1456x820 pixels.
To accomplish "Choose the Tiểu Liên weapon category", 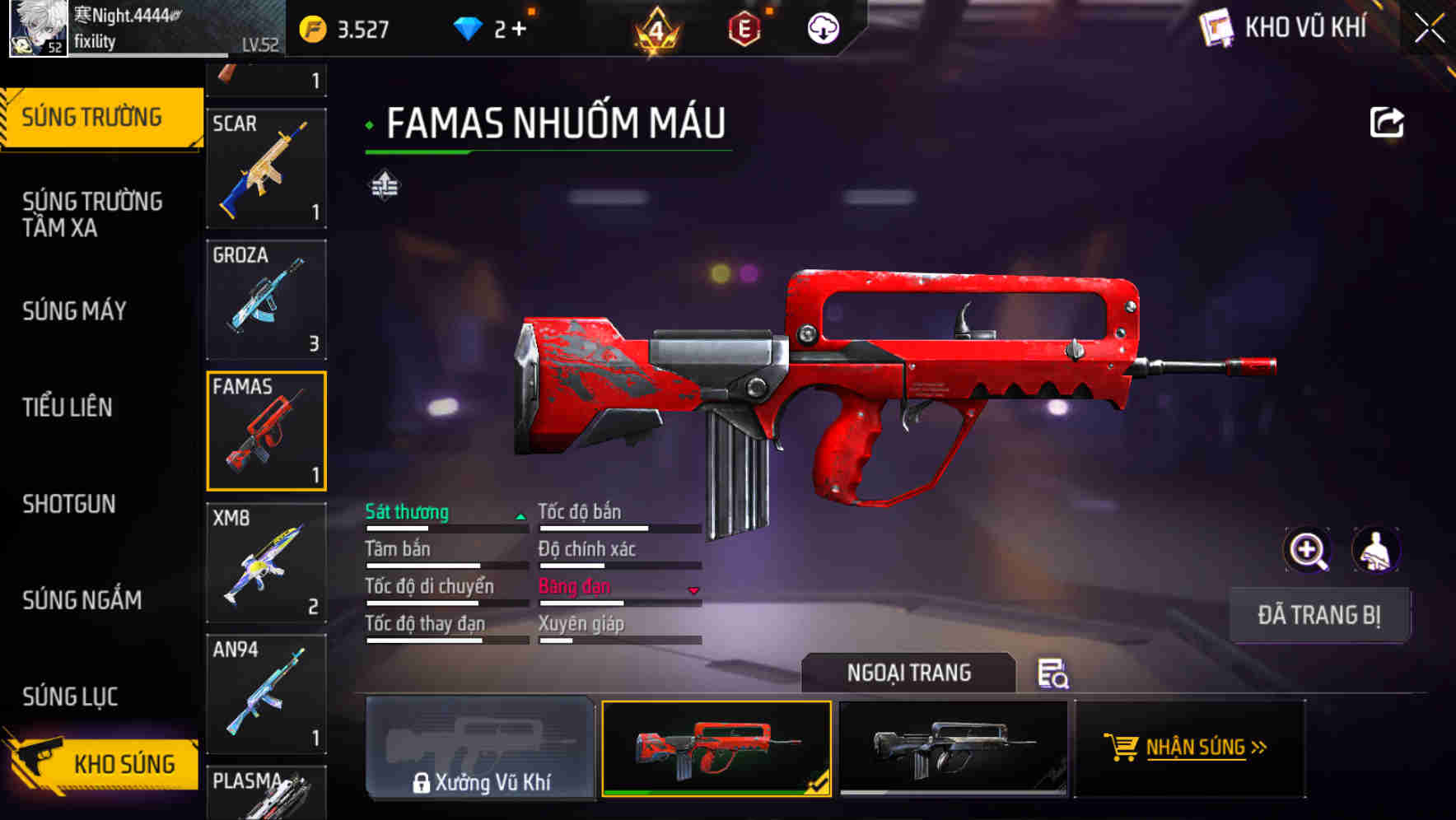I will 68,408.
